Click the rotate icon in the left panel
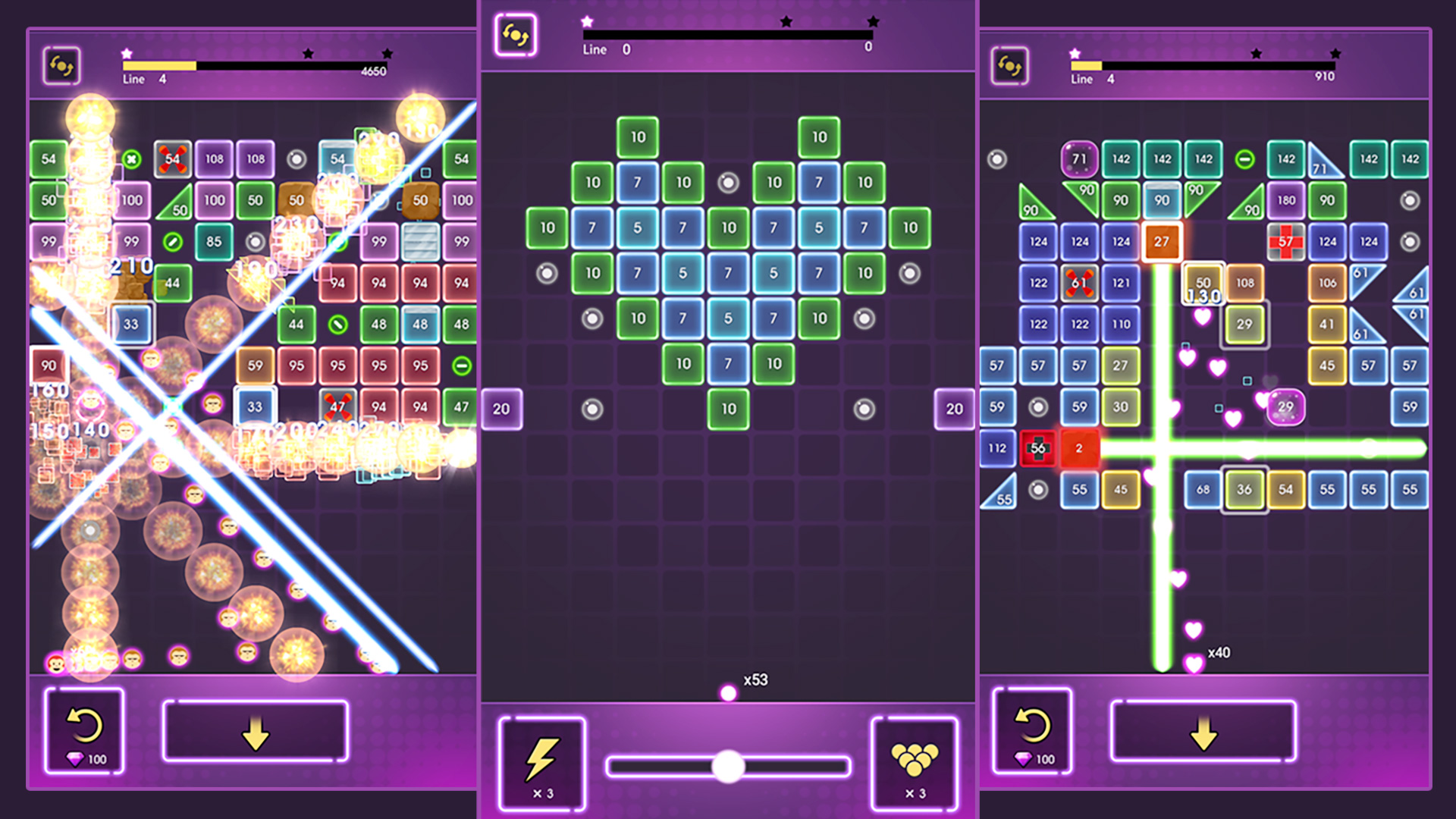Viewport: 1456px width, 819px height. point(61,67)
